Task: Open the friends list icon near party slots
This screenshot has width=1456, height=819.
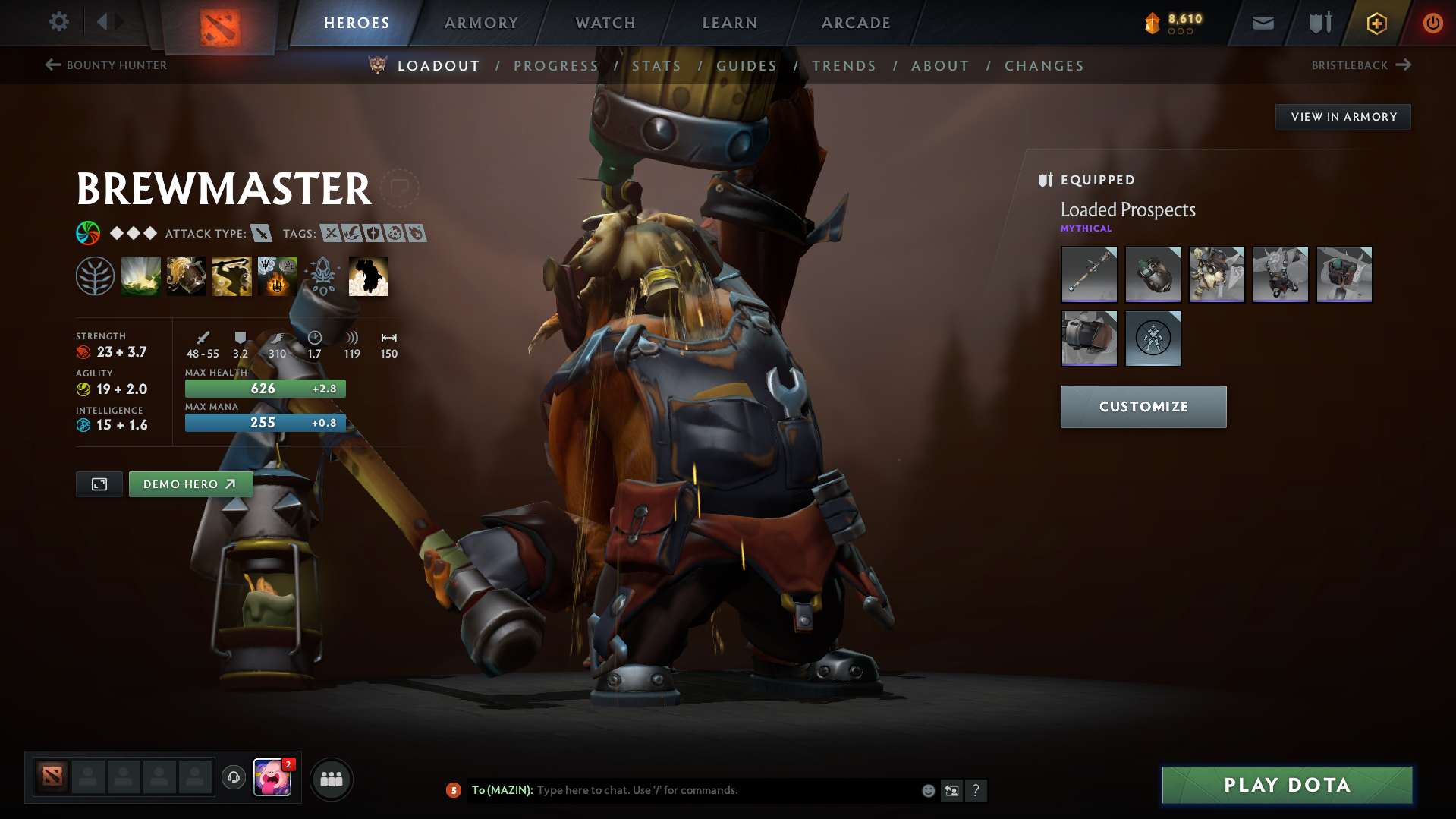Action: click(331, 778)
